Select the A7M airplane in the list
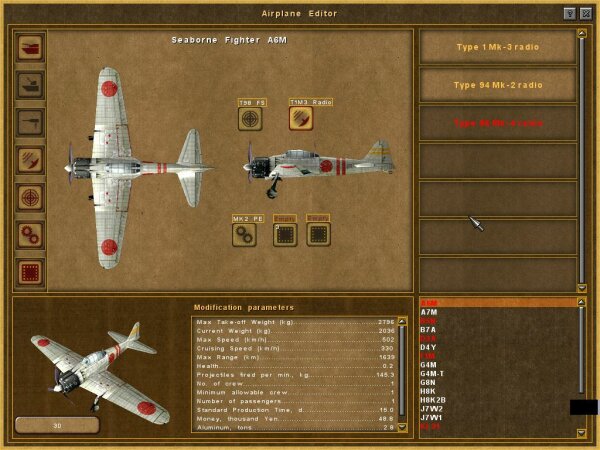This screenshot has width=600, height=450. coord(428,311)
